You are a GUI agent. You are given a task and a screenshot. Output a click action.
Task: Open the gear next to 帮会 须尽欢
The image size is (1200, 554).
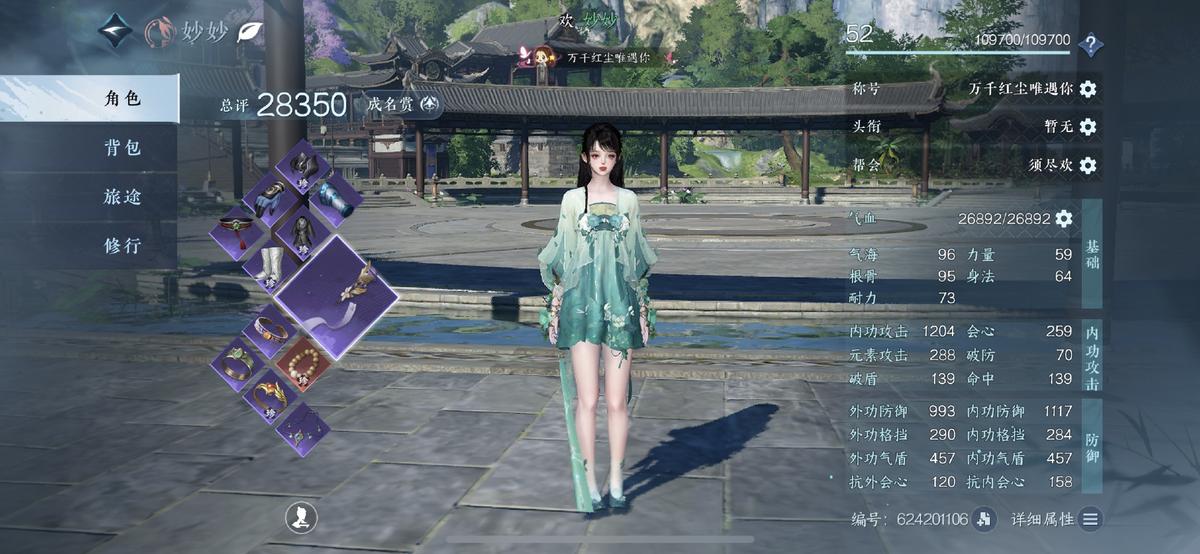[x=1088, y=165]
